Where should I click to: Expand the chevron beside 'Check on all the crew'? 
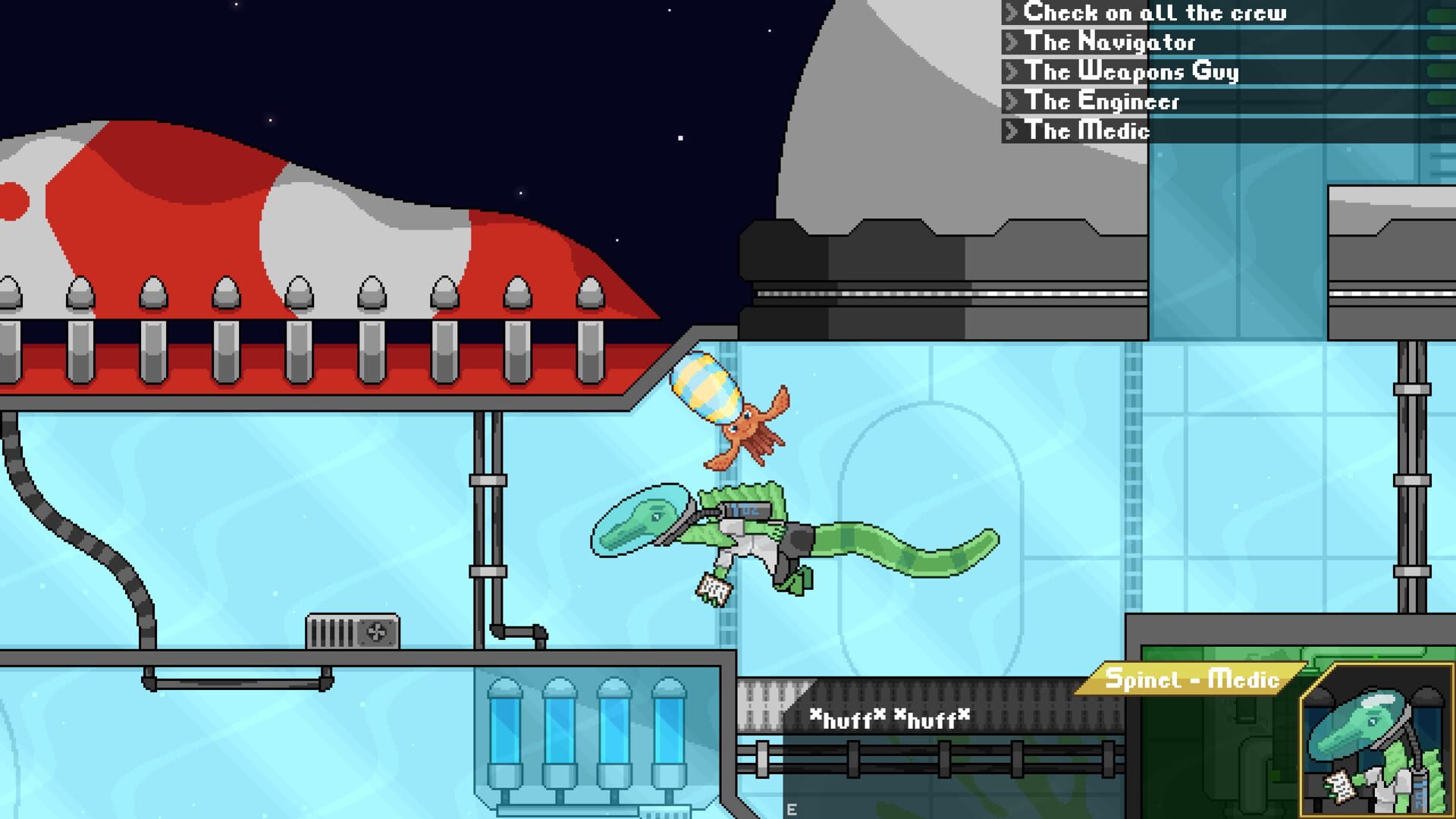(1011, 13)
